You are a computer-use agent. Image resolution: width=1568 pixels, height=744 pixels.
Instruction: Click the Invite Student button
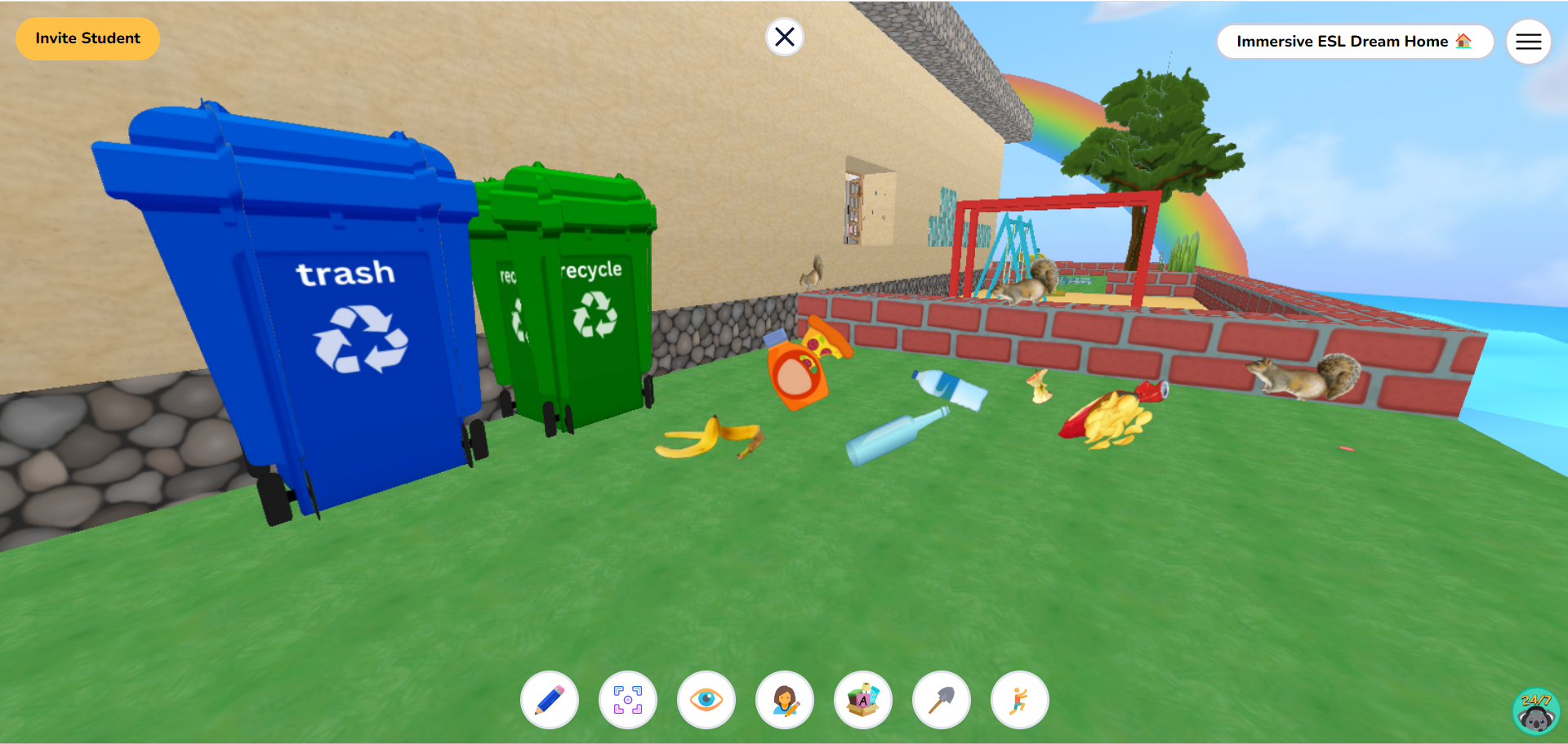coord(87,38)
